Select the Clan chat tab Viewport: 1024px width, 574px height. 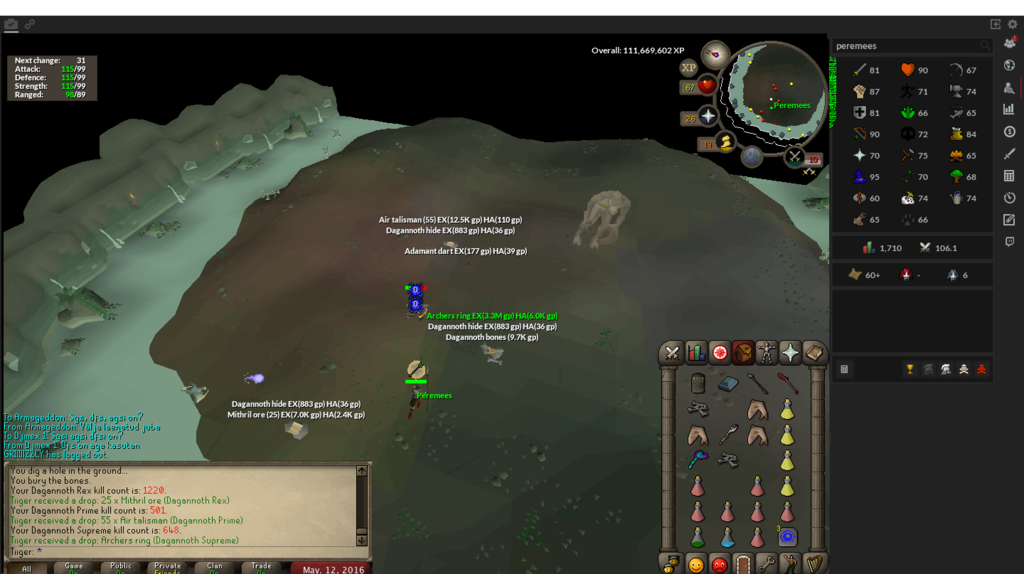coord(214,567)
